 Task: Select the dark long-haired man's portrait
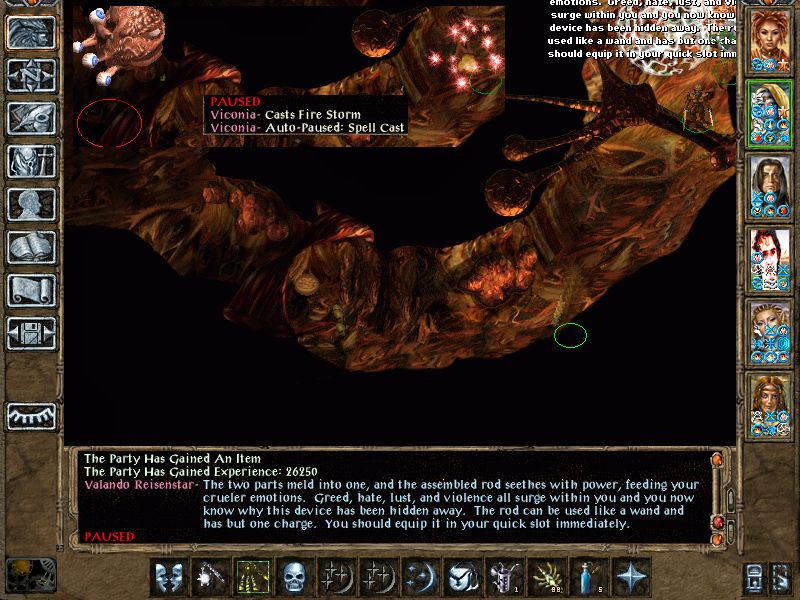[x=769, y=186]
